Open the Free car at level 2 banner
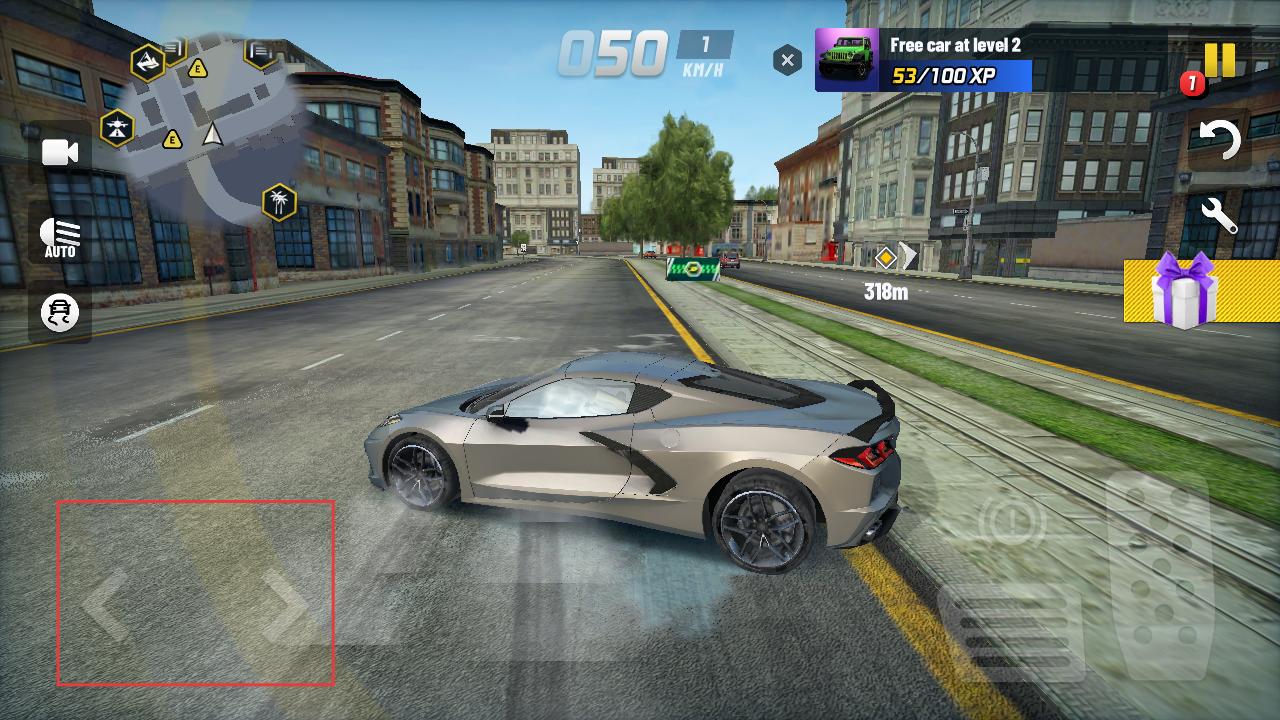Screen dimensions: 1280x720 point(923,60)
